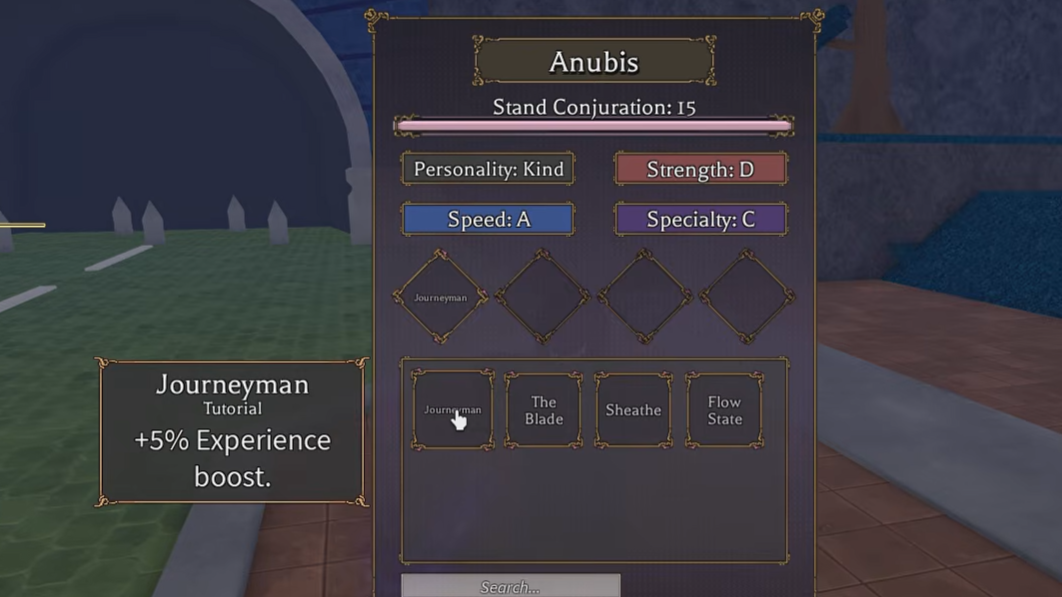Select the Journeyman skill tile in list
Image resolution: width=1062 pixels, height=597 pixels.
pyautogui.click(x=453, y=410)
